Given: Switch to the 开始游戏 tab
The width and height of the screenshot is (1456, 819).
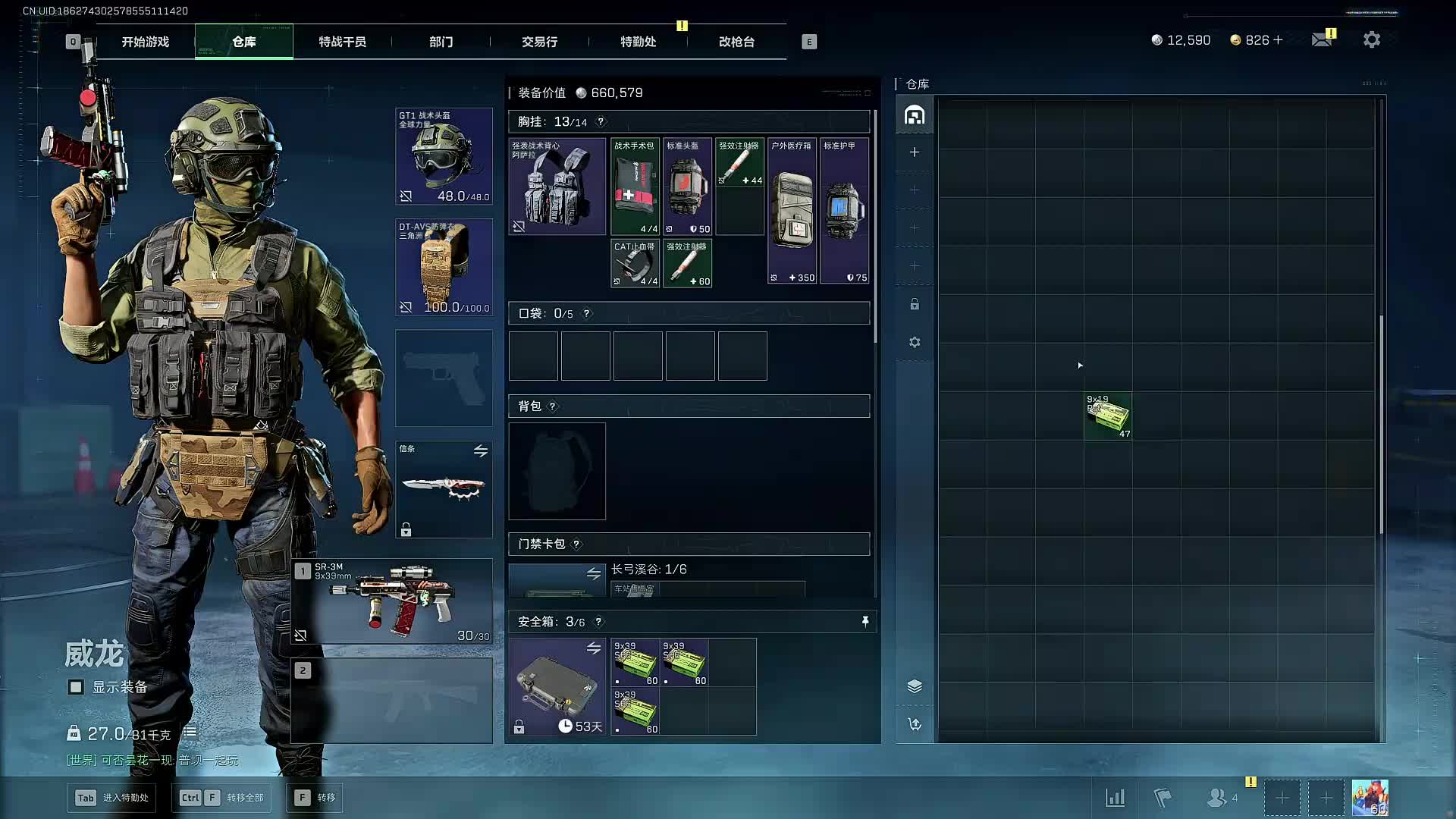Looking at the screenshot, I should pos(146,42).
